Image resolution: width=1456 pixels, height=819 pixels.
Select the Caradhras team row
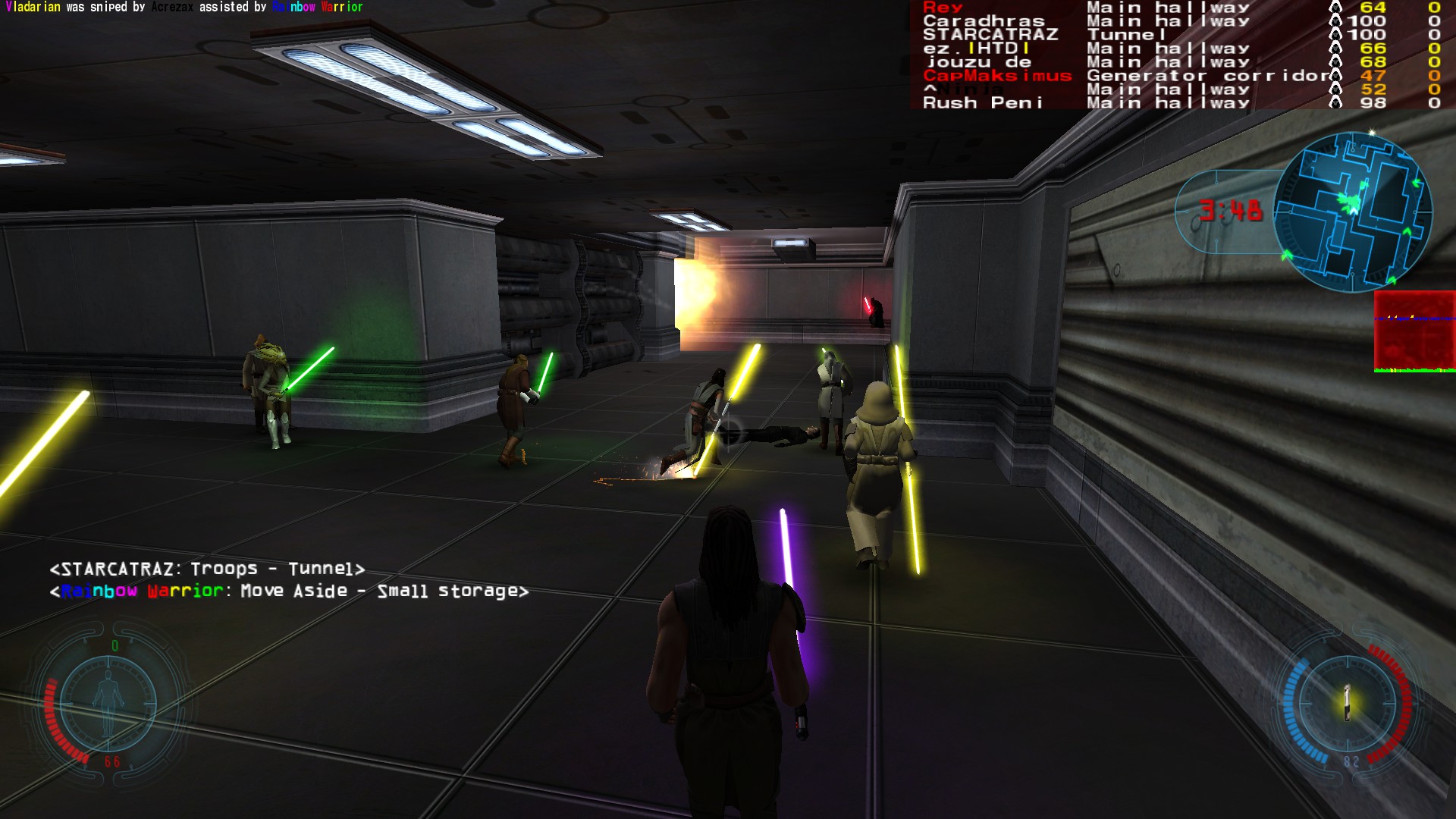click(984, 21)
